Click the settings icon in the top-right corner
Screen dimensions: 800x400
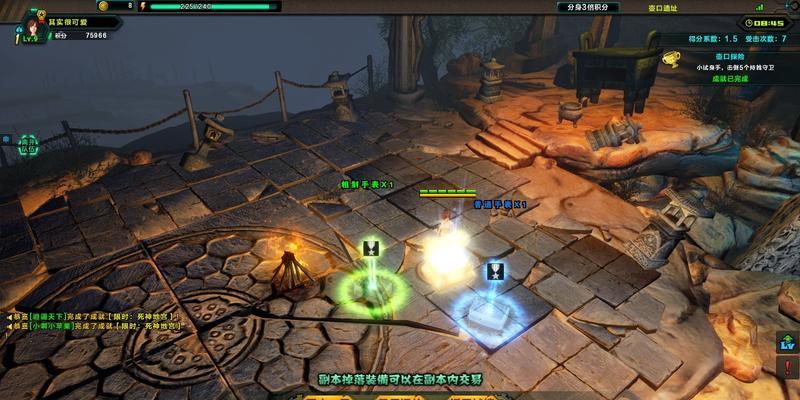click(794, 6)
